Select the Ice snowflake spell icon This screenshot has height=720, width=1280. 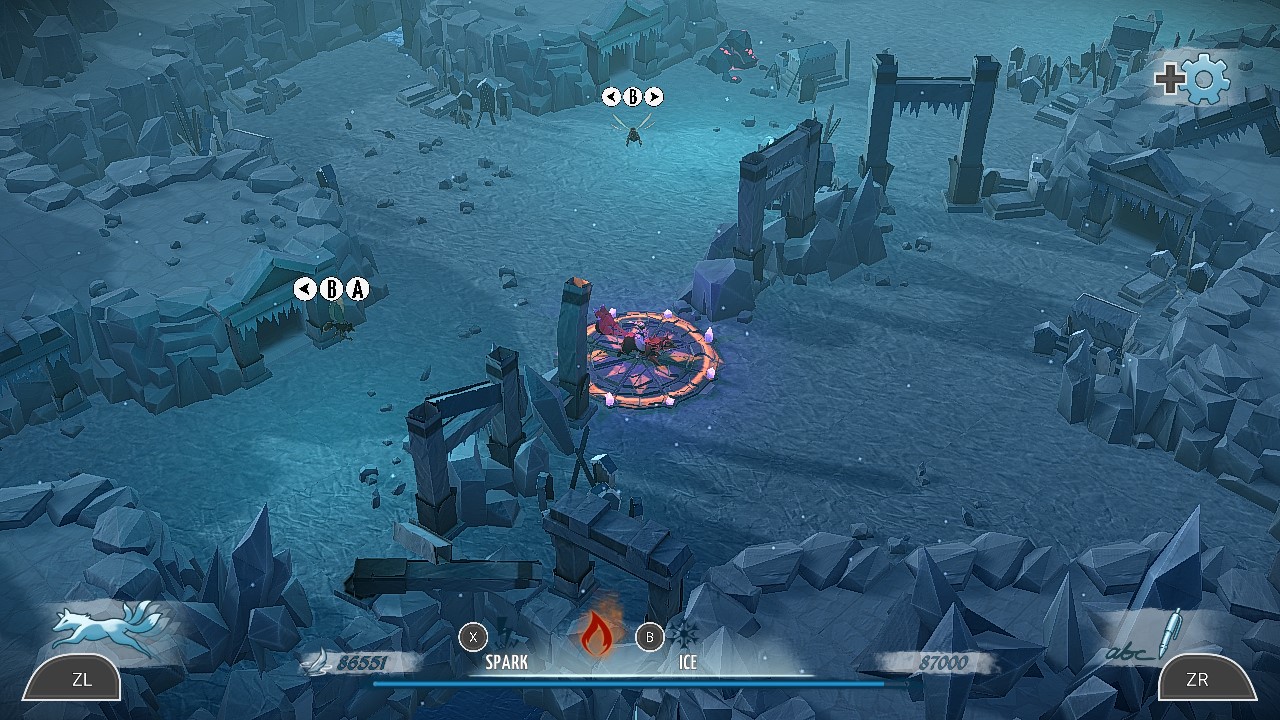point(686,636)
